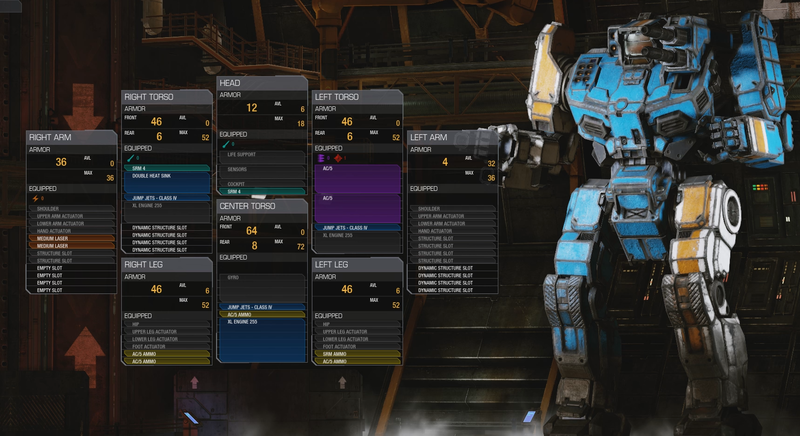Viewport: 800px width, 436px height.
Task: Click the Left Arm armor value 4
Action: [445, 162]
